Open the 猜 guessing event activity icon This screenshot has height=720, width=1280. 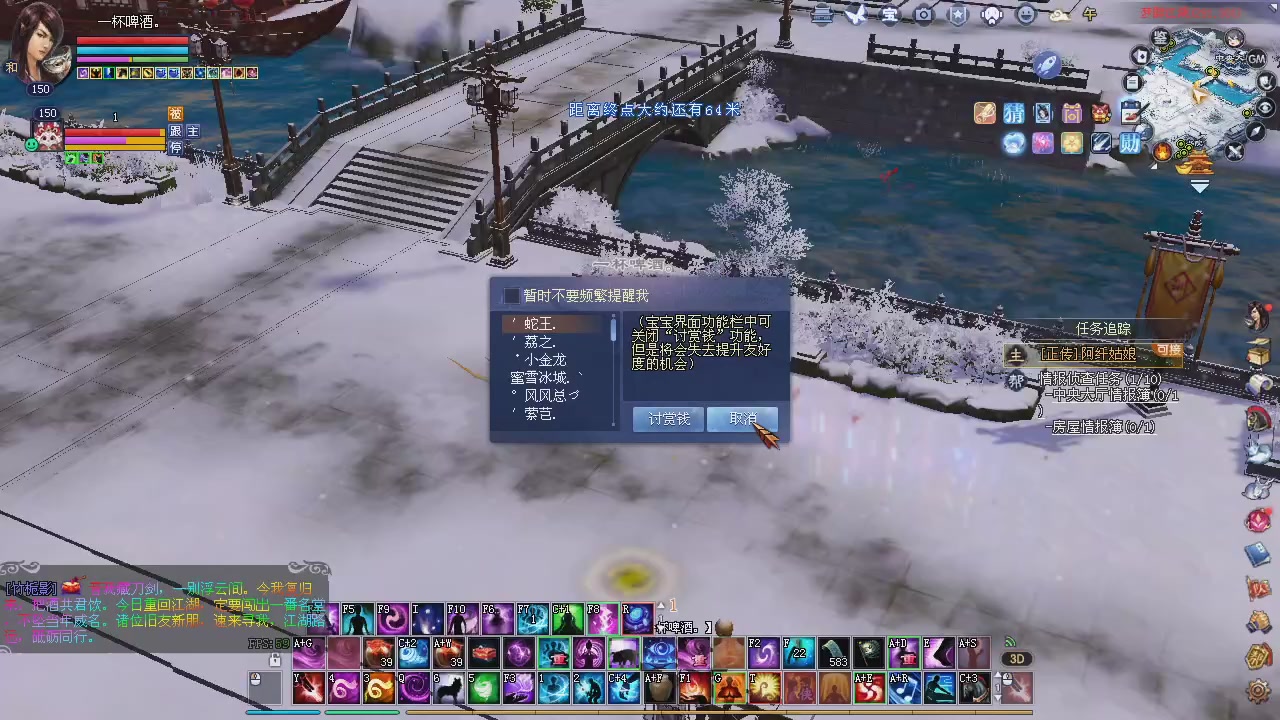coord(1013,113)
